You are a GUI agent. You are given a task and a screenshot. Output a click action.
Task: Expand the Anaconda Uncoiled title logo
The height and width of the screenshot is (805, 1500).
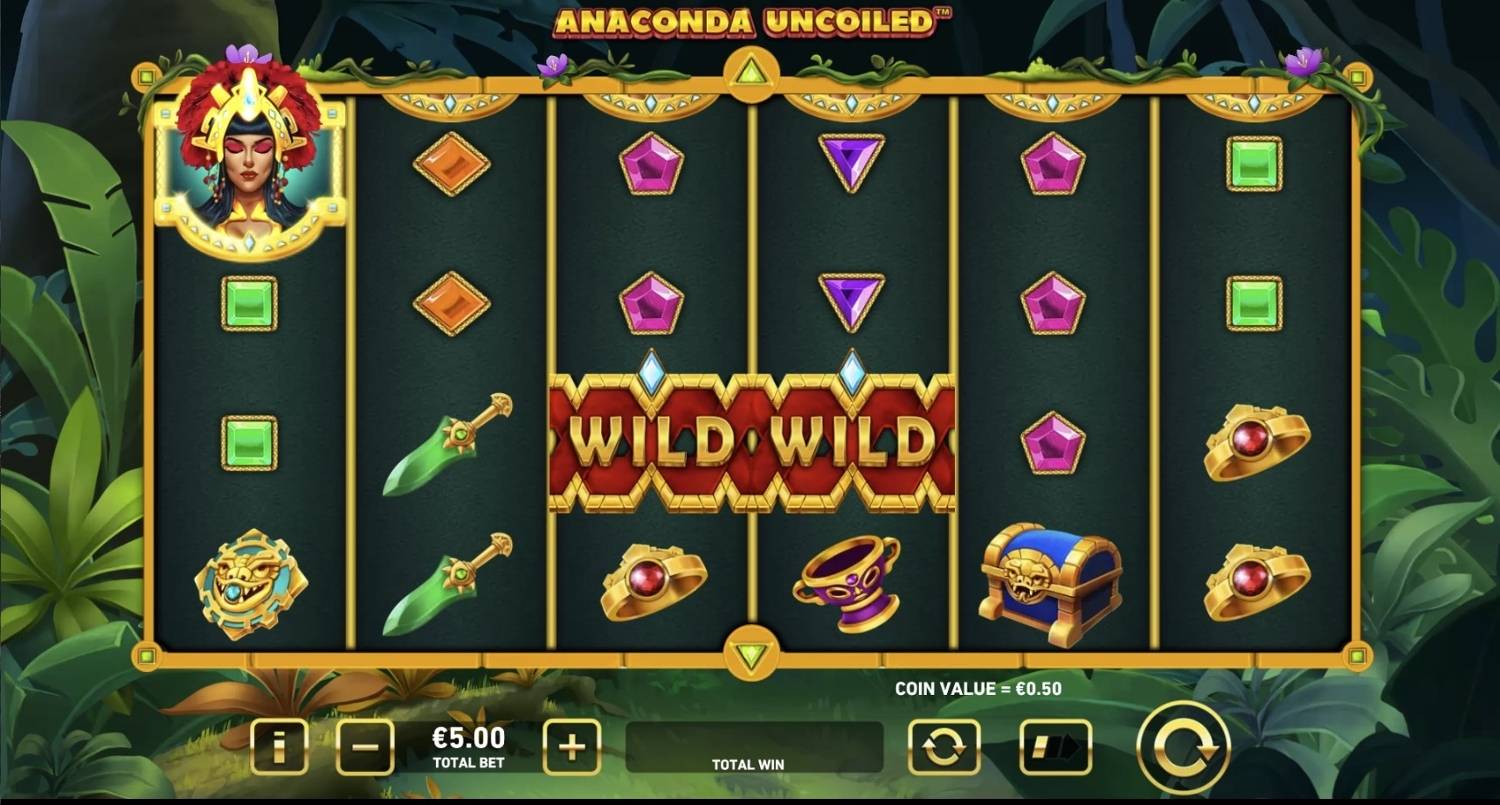(x=750, y=20)
